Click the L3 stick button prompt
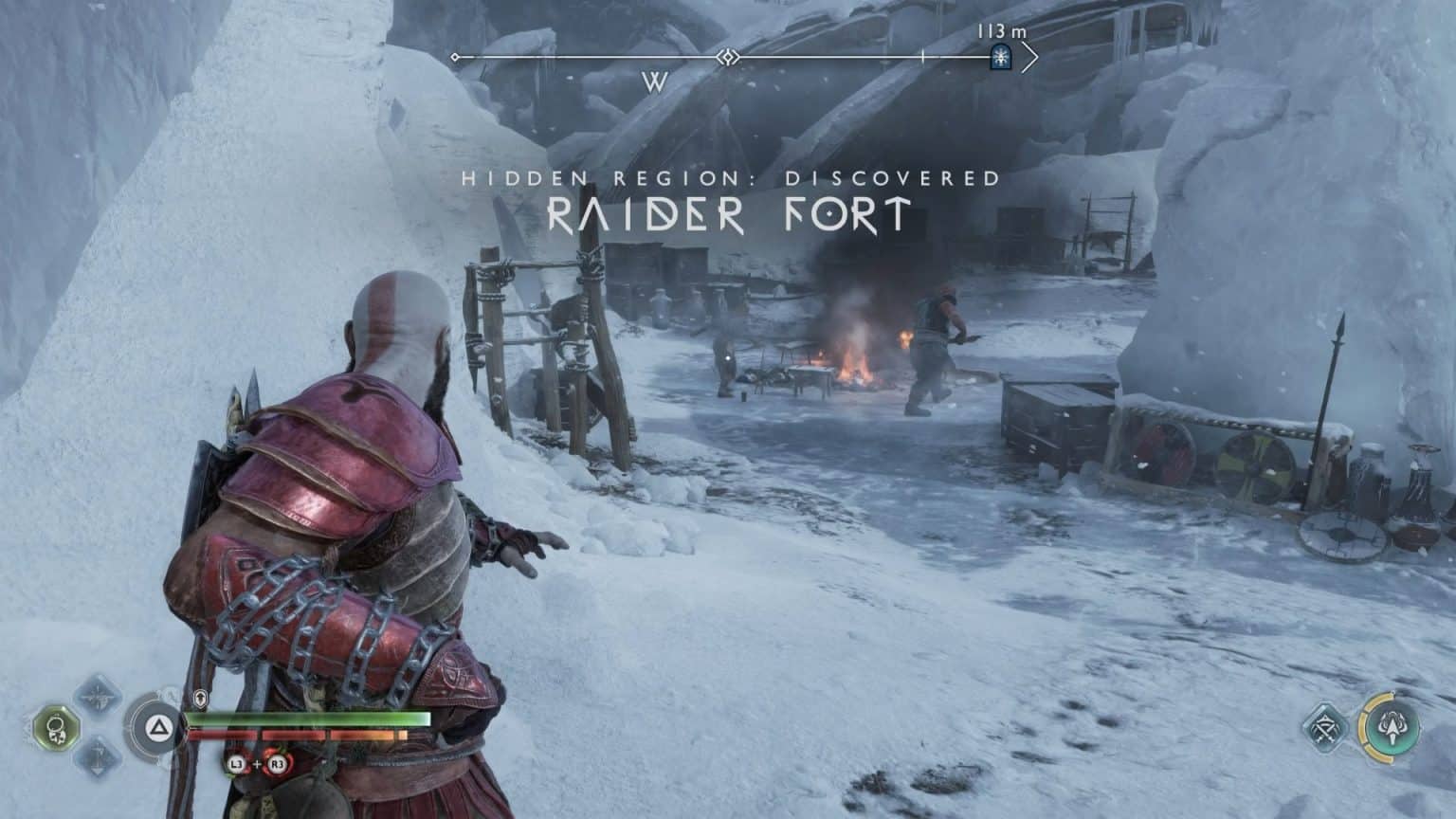 237,763
